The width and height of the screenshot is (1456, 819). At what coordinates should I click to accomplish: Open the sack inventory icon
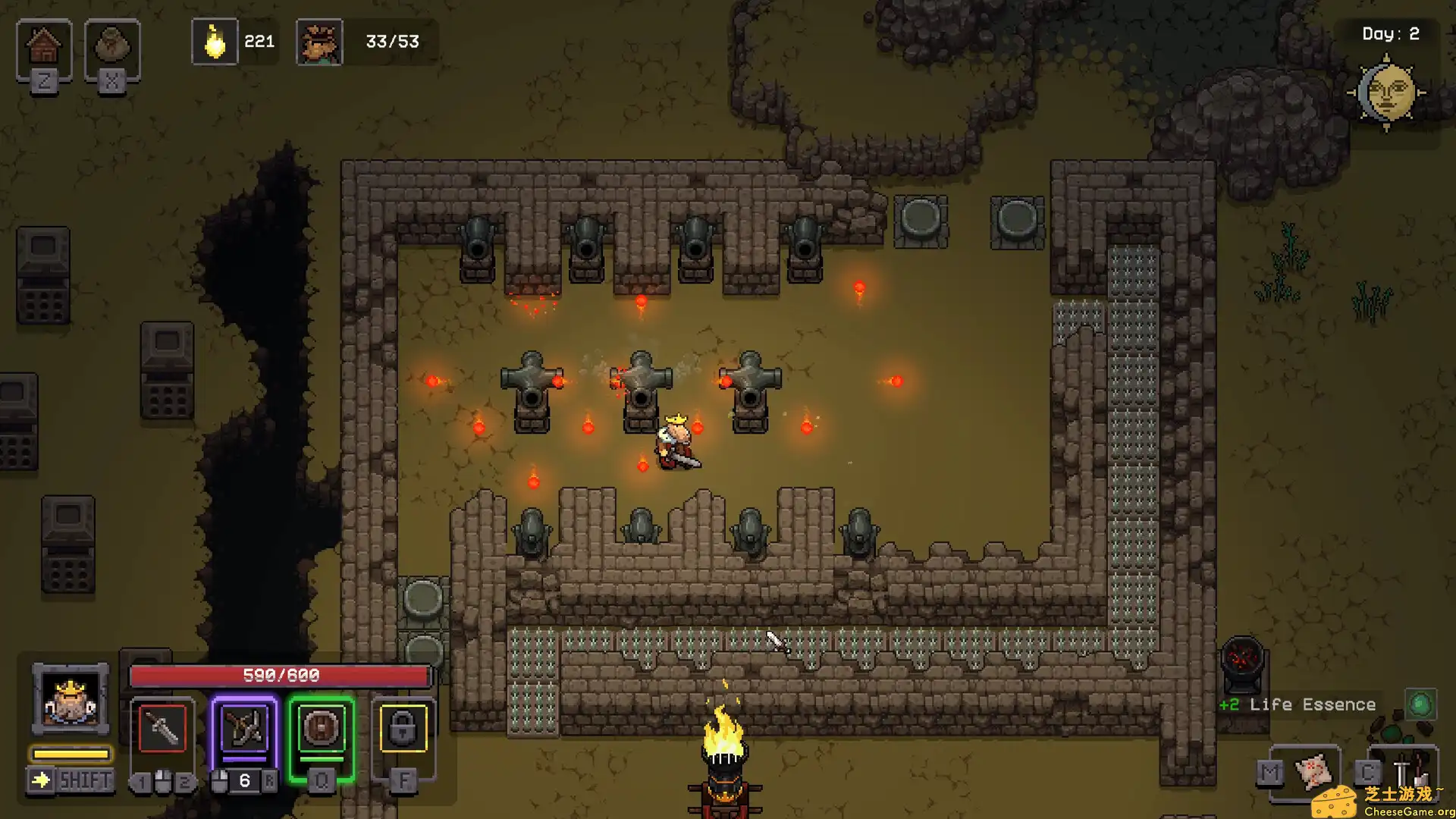coord(111,47)
